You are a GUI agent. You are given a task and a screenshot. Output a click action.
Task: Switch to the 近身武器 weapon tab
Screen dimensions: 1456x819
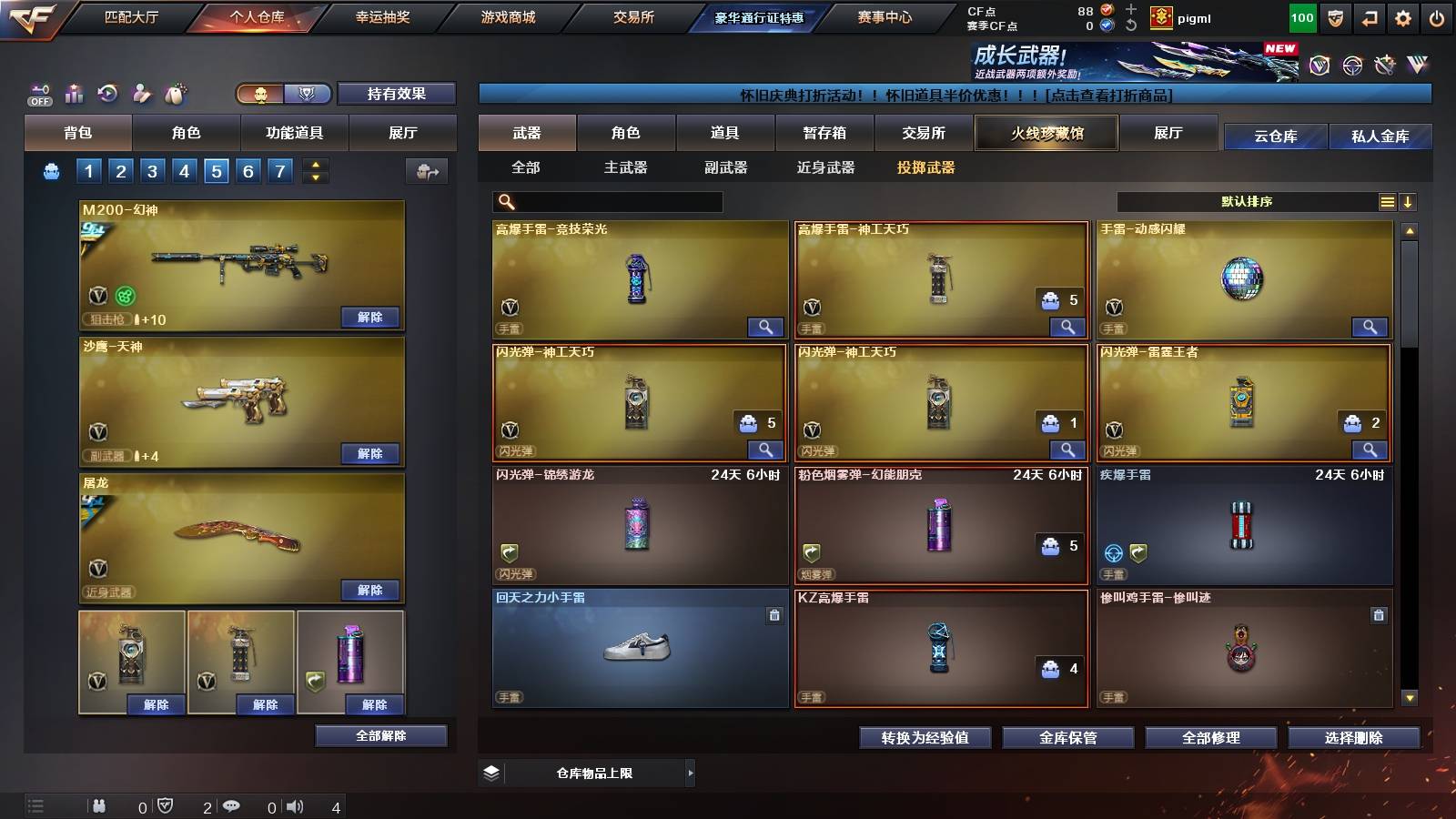pyautogui.click(x=828, y=168)
